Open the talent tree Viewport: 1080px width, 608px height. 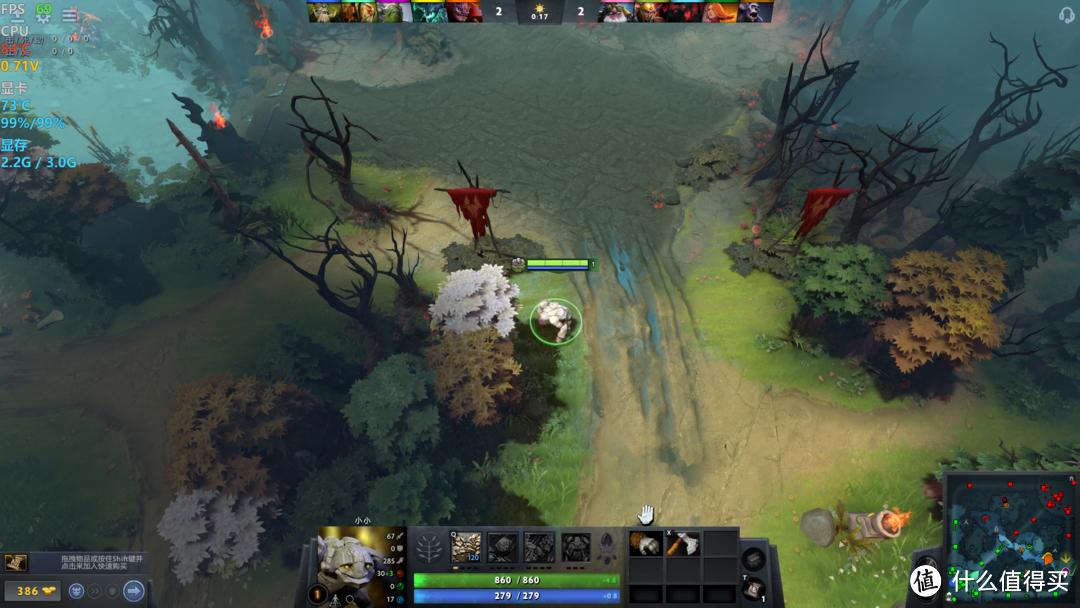tap(429, 547)
